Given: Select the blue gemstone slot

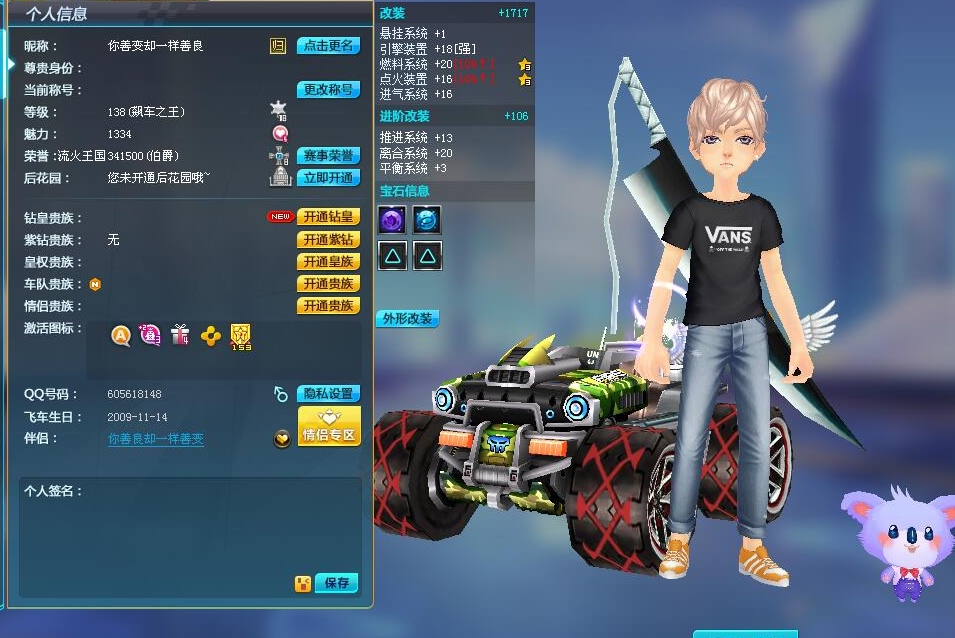Looking at the screenshot, I should pos(427,220).
